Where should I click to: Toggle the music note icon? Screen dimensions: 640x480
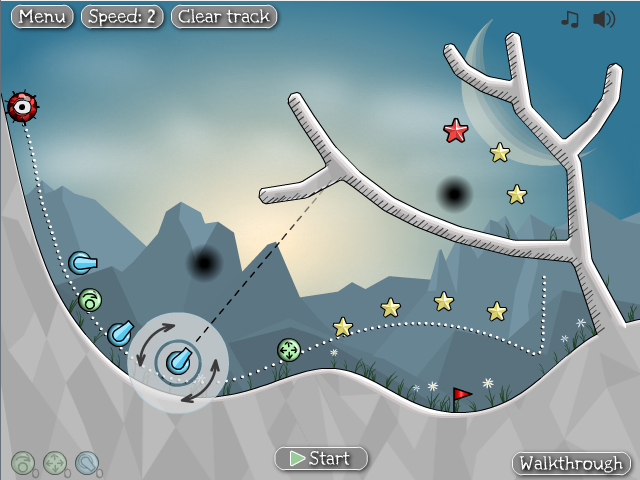[x=570, y=19]
